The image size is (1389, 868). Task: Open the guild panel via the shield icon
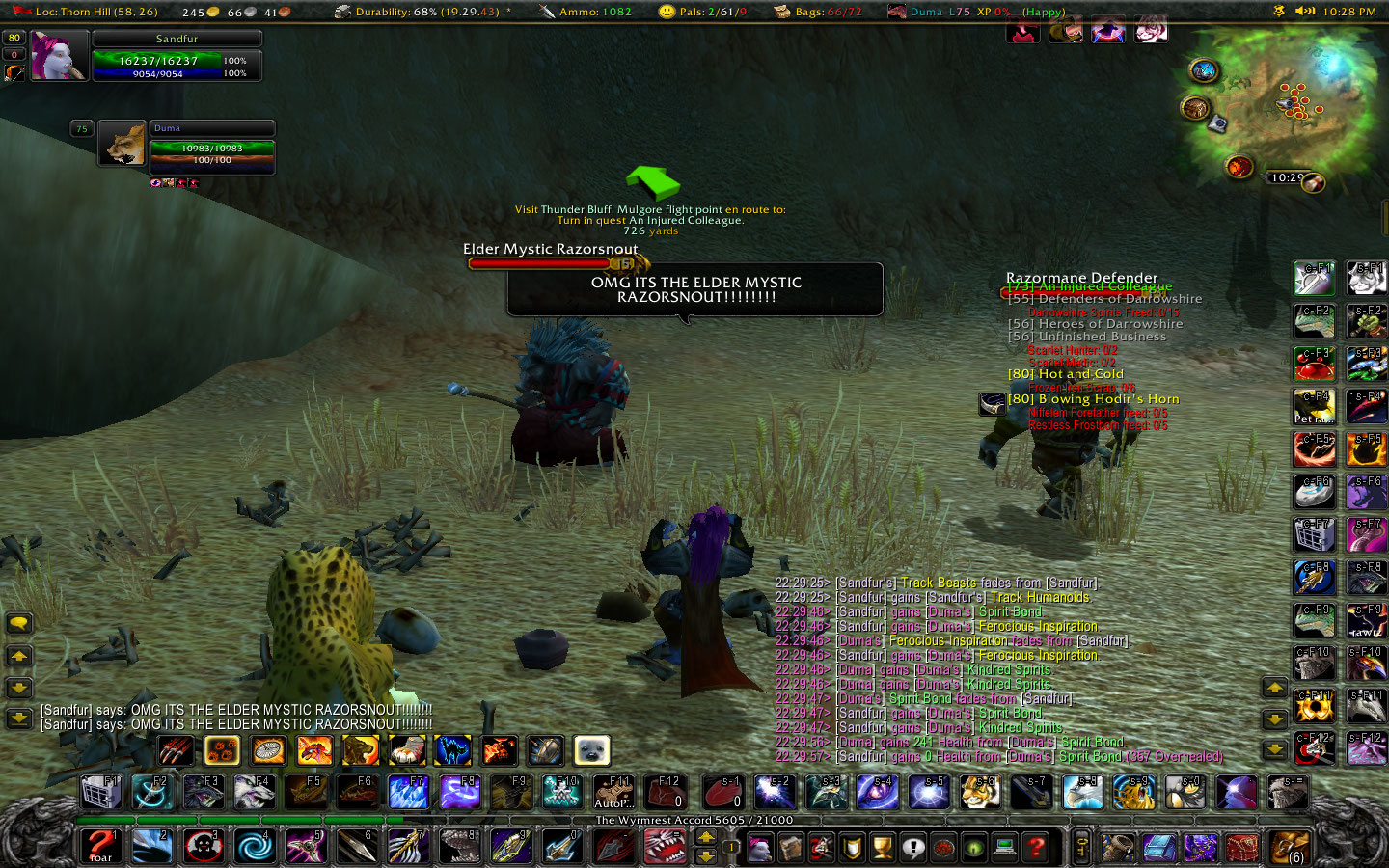pos(852,847)
